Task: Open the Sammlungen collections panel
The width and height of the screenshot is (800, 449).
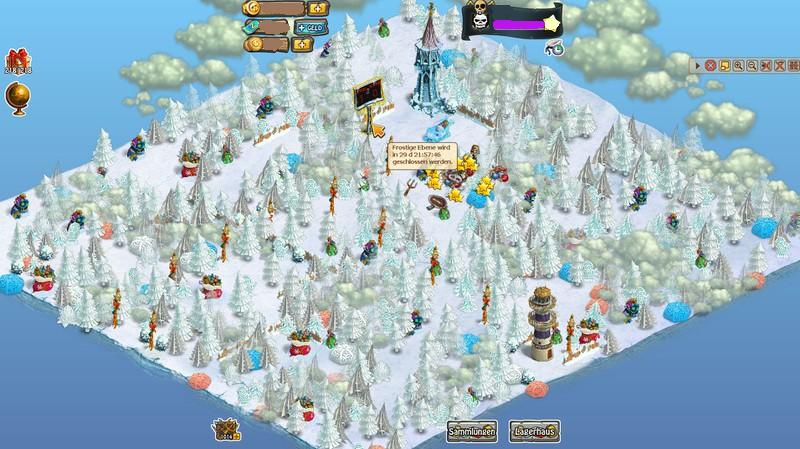Action: [x=471, y=430]
